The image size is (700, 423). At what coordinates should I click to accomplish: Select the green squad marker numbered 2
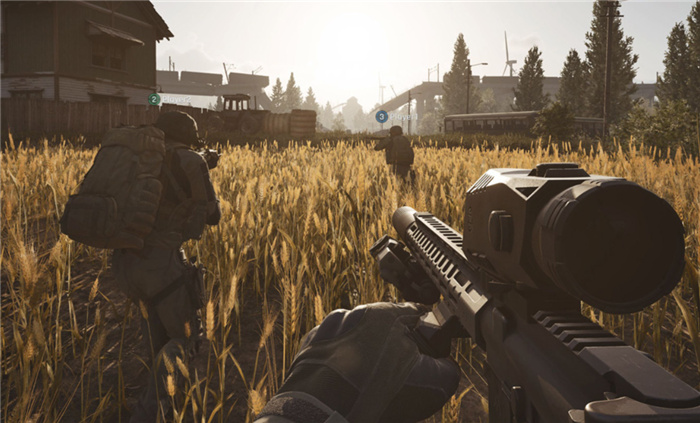pyautogui.click(x=154, y=99)
